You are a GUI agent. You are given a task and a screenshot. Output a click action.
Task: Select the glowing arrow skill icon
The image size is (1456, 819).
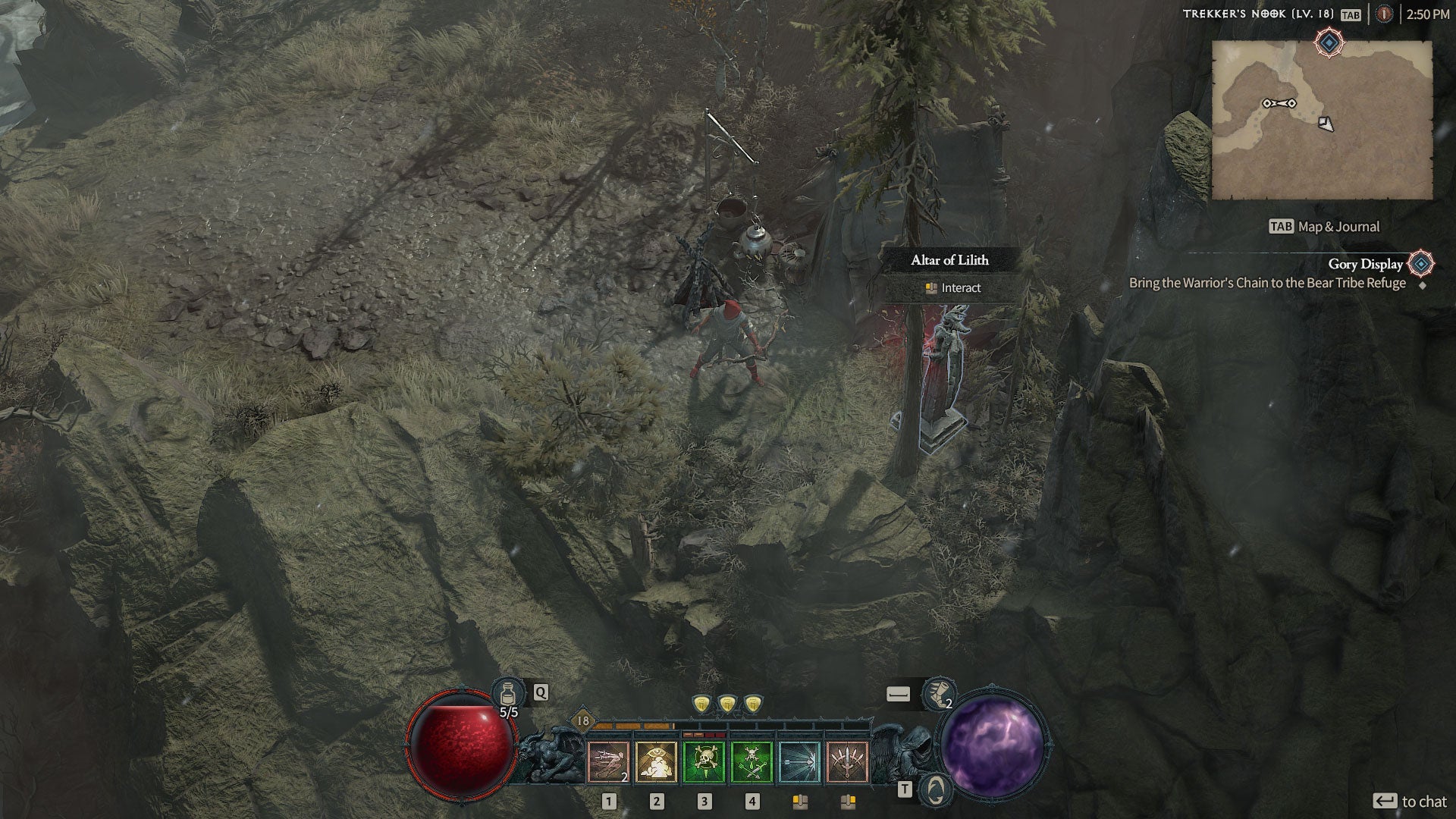click(799, 761)
